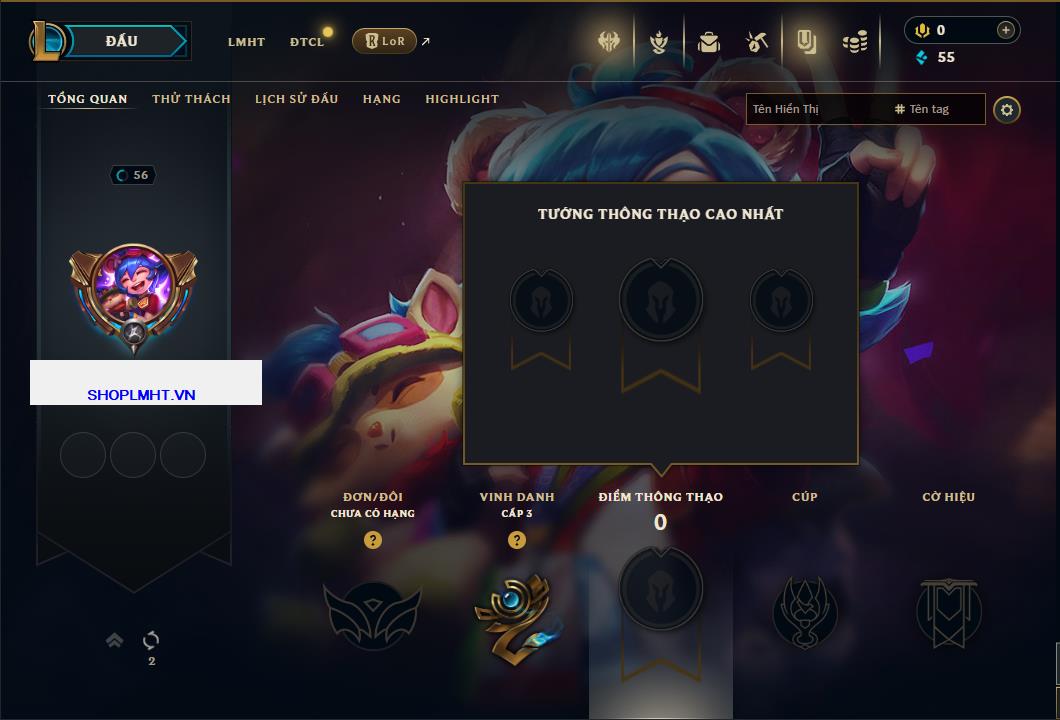The width and height of the screenshot is (1060, 720).
Task: Click the summoner profile avatar icon
Action: pyautogui.click(x=135, y=290)
